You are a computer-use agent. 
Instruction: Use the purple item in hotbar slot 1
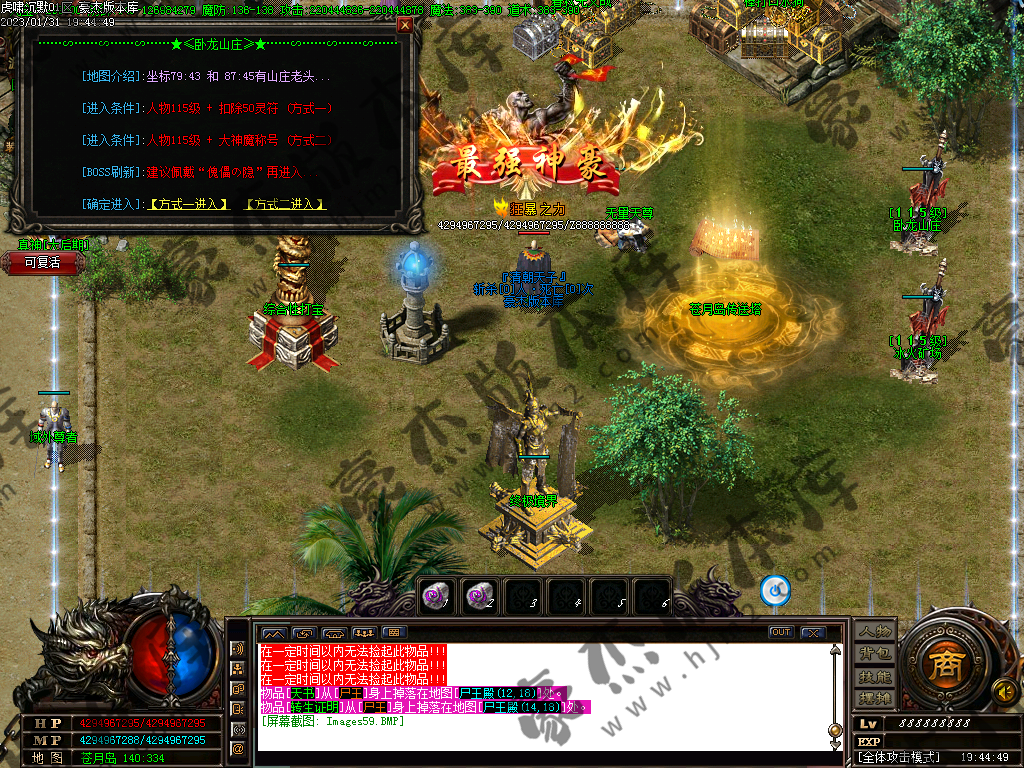coord(434,595)
